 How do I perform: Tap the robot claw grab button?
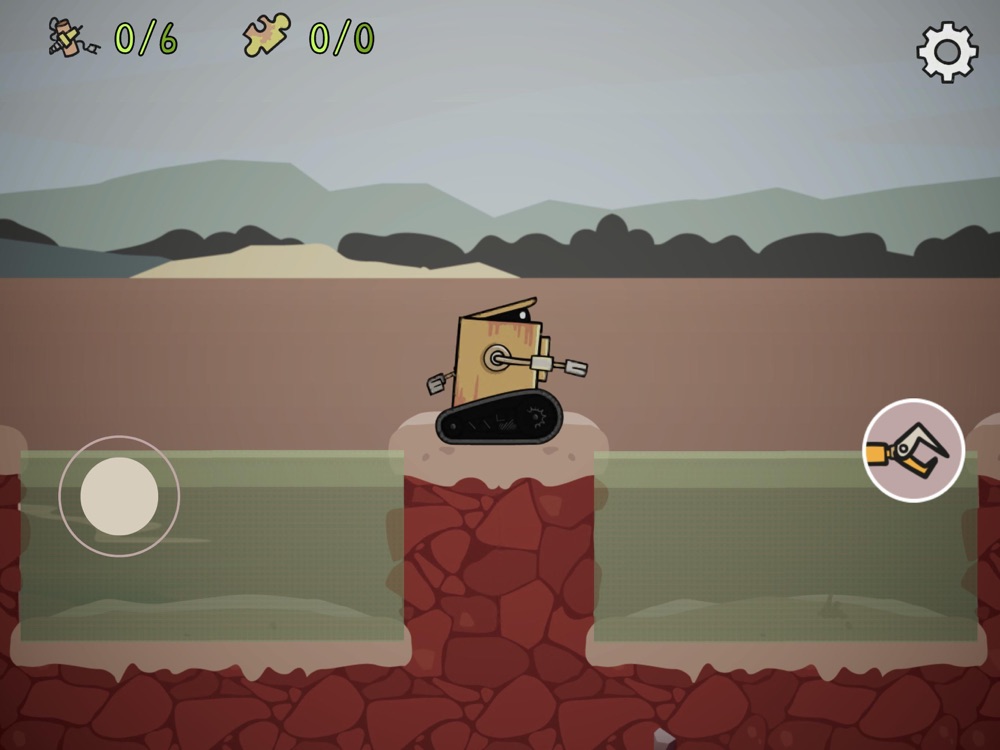click(x=913, y=450)
